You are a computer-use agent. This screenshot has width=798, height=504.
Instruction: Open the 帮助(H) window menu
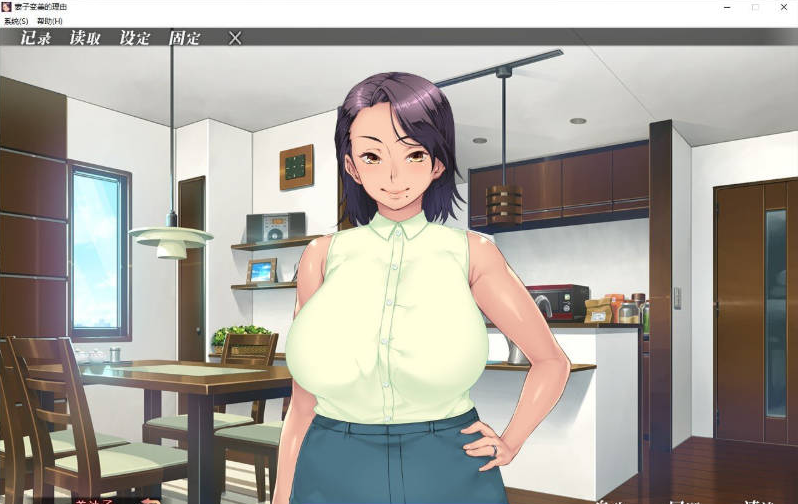(49, 21)
